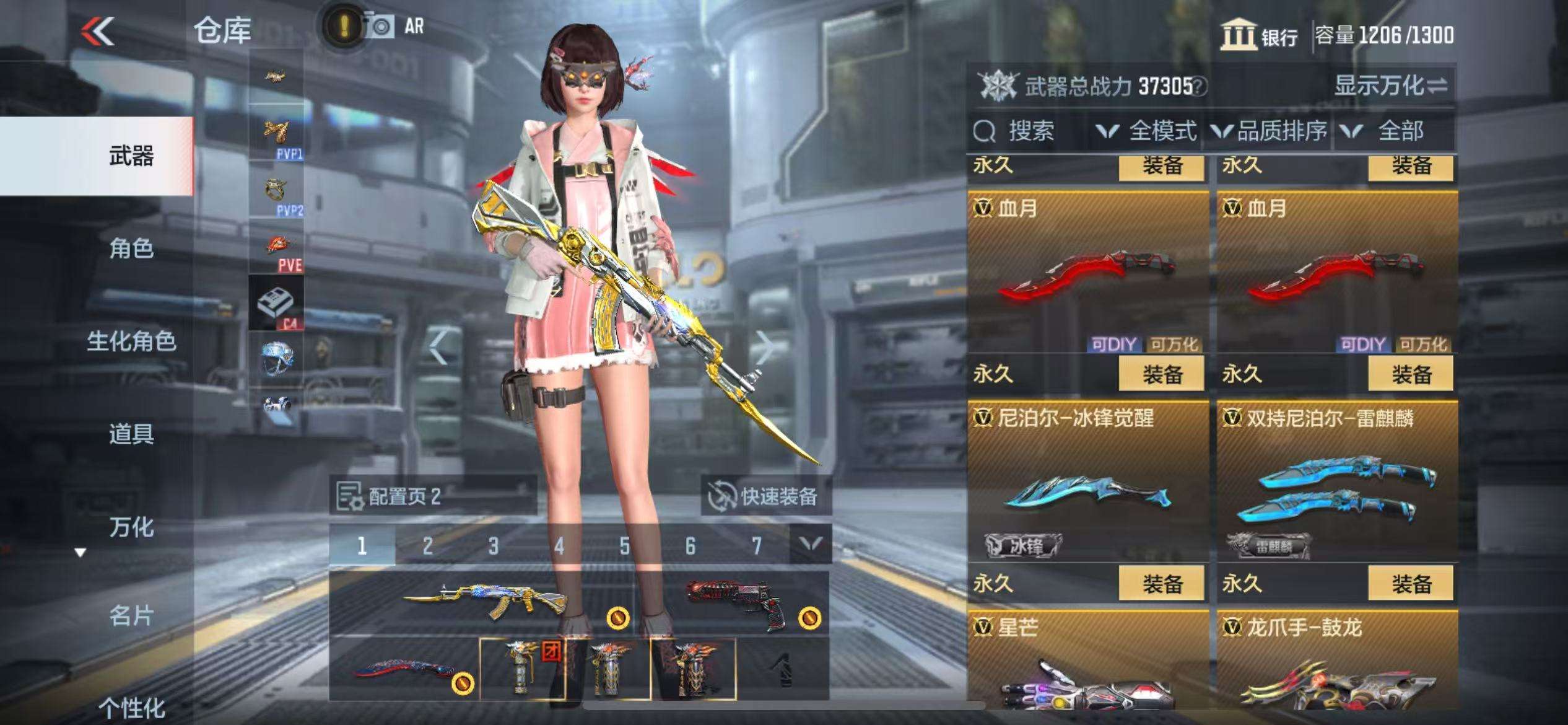Select the 道具 category
Viewport: 1568px width, 725px height.
[131, 434]
